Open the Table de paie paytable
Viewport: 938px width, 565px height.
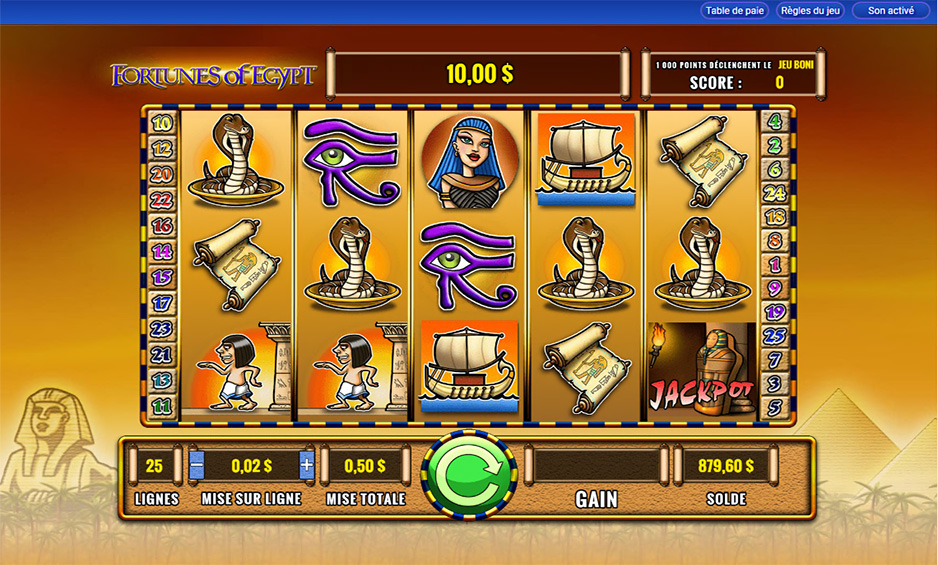point(735,11)
